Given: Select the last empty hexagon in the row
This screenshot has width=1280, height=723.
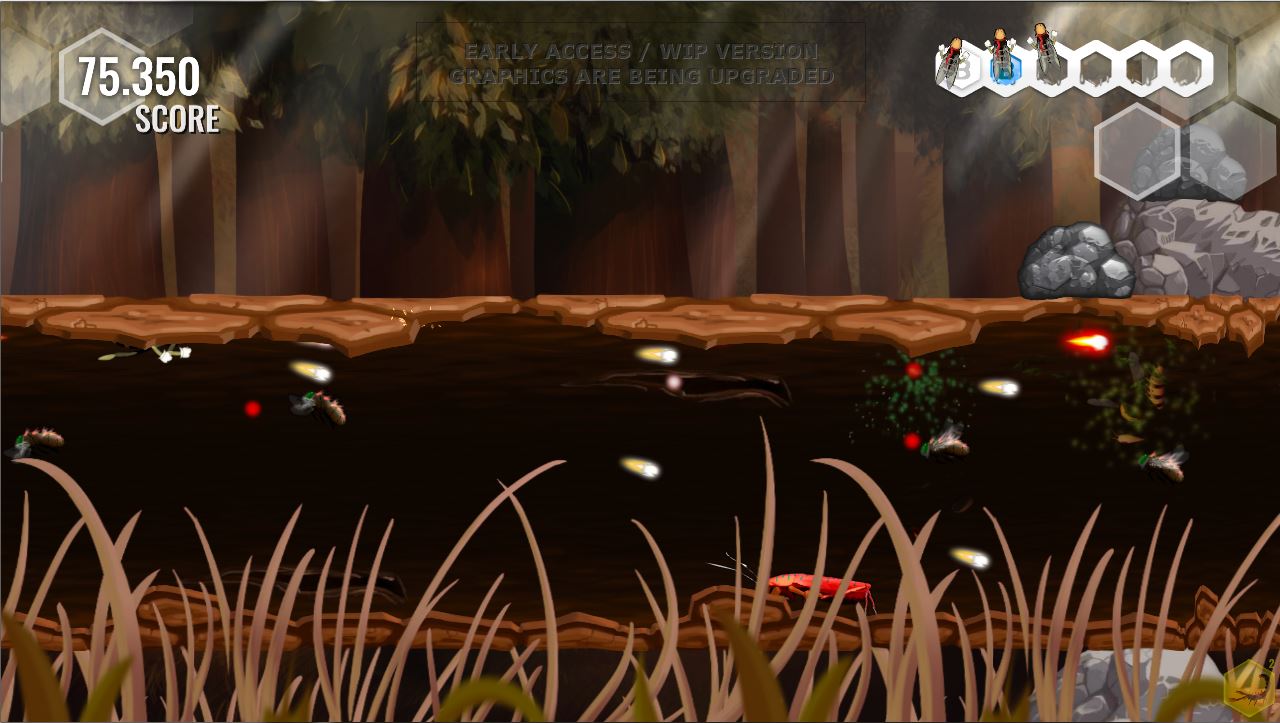Looking at the screenshot, I should pyautogui.click(x=1188, y=67).
